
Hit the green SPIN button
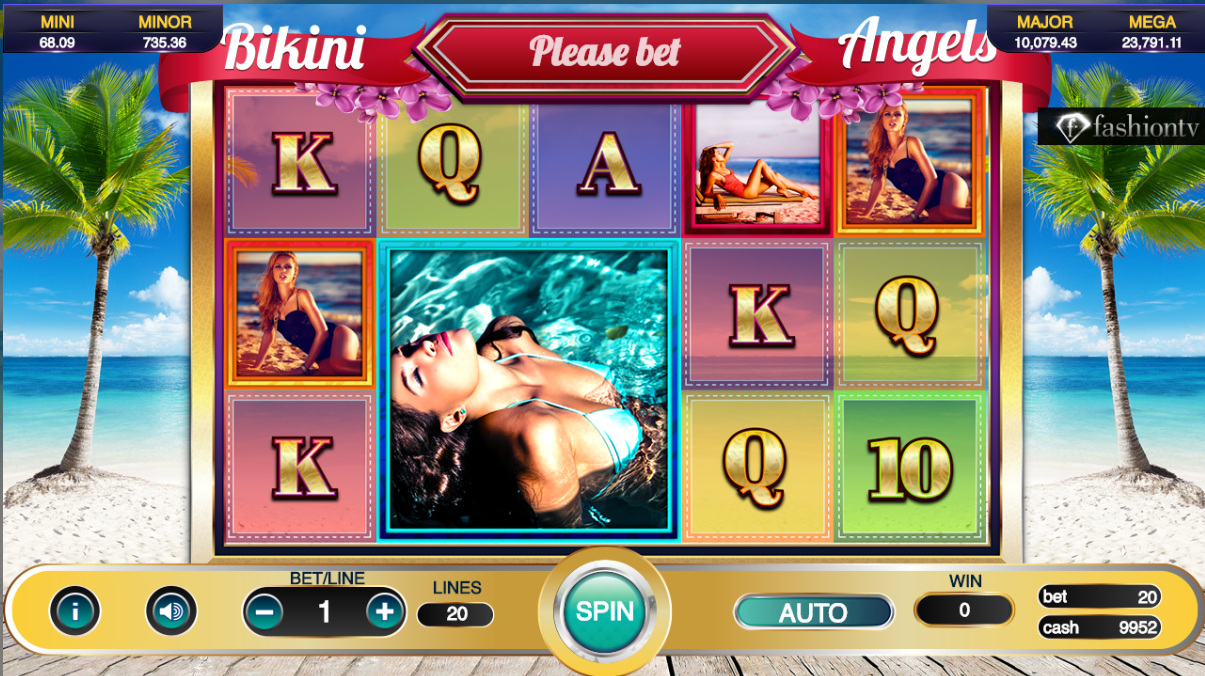604,611
